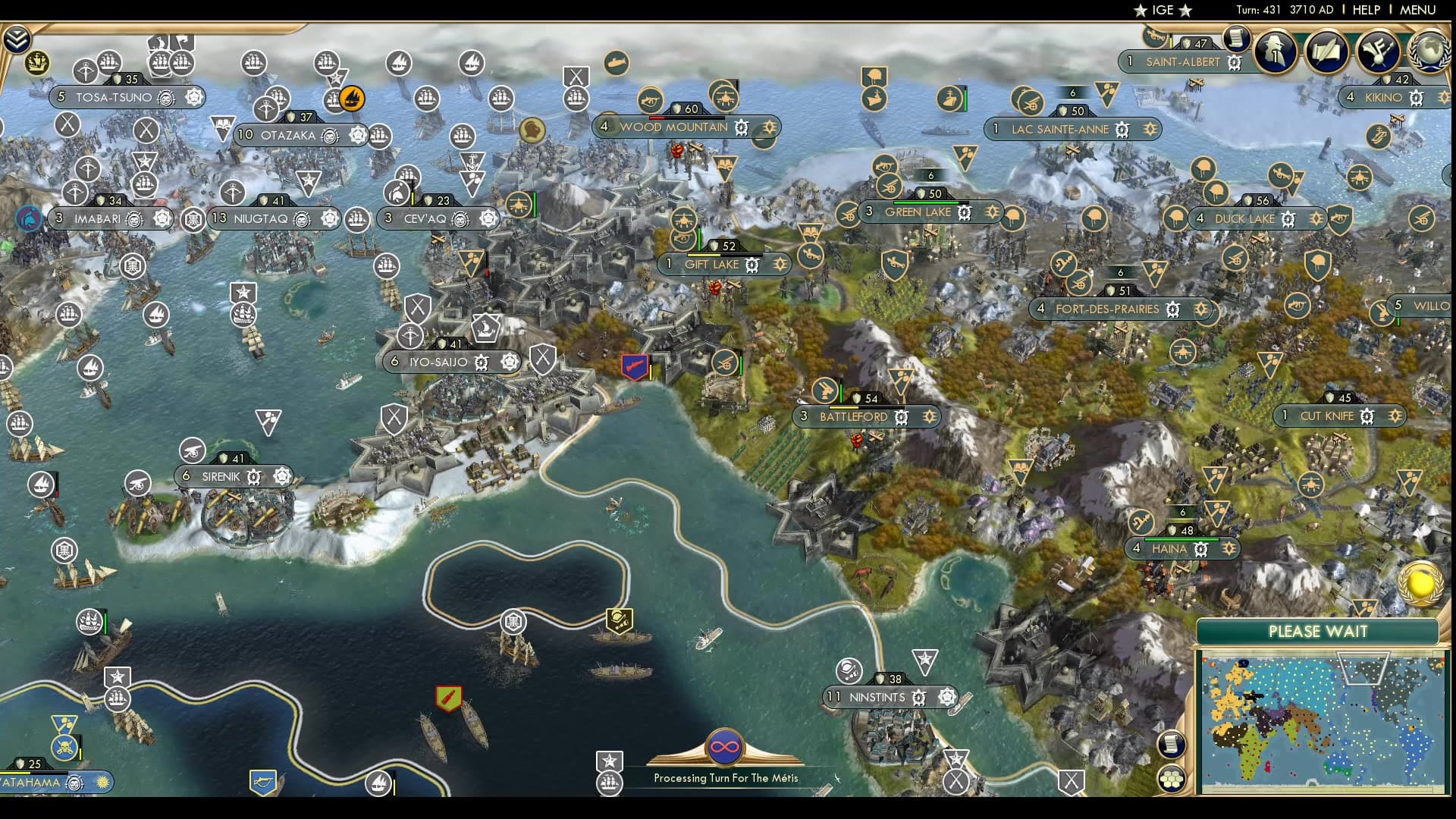Select the Ninstints city banner

[x=877, y=697]
